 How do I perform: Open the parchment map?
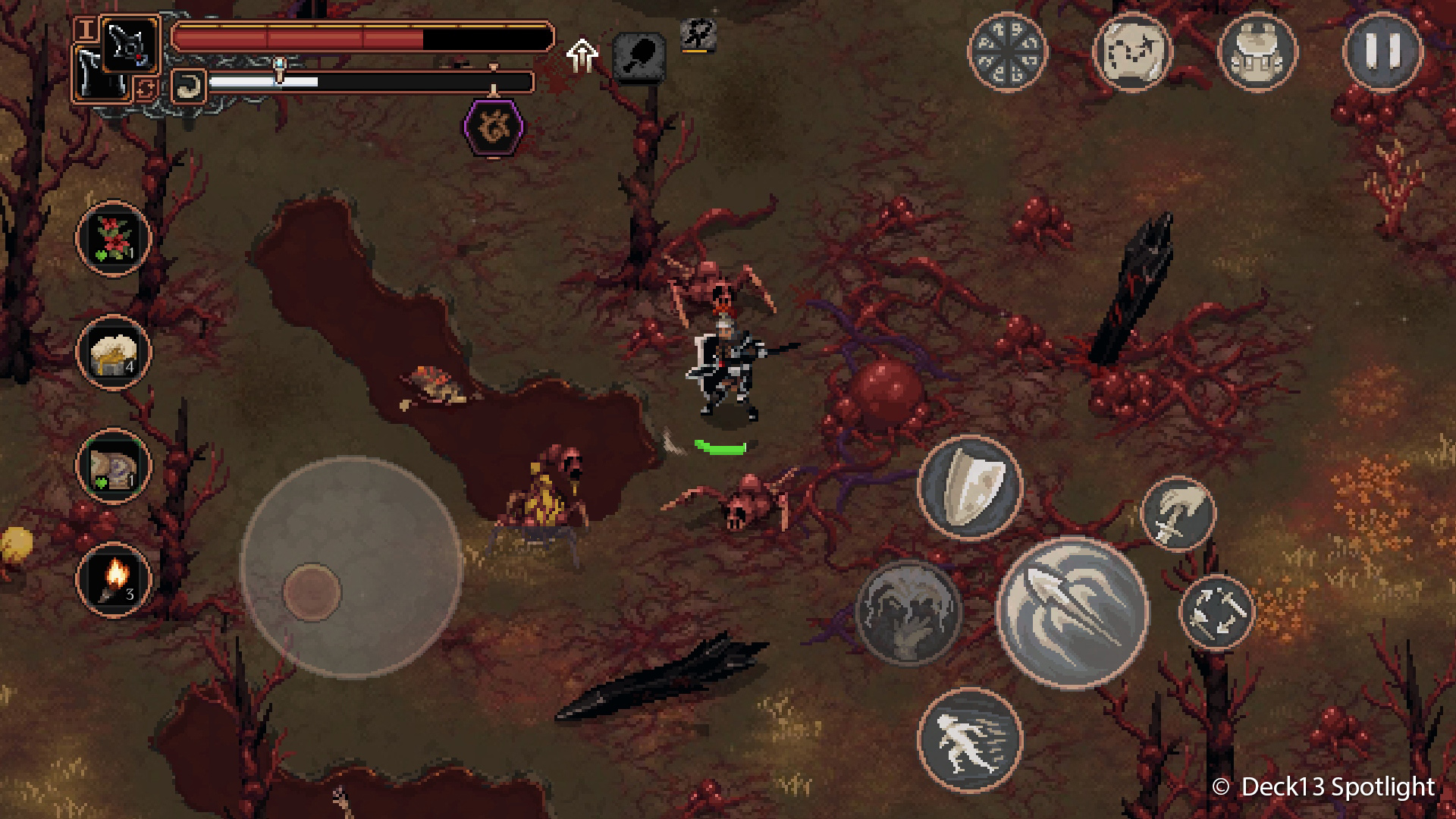point(1131,52)
